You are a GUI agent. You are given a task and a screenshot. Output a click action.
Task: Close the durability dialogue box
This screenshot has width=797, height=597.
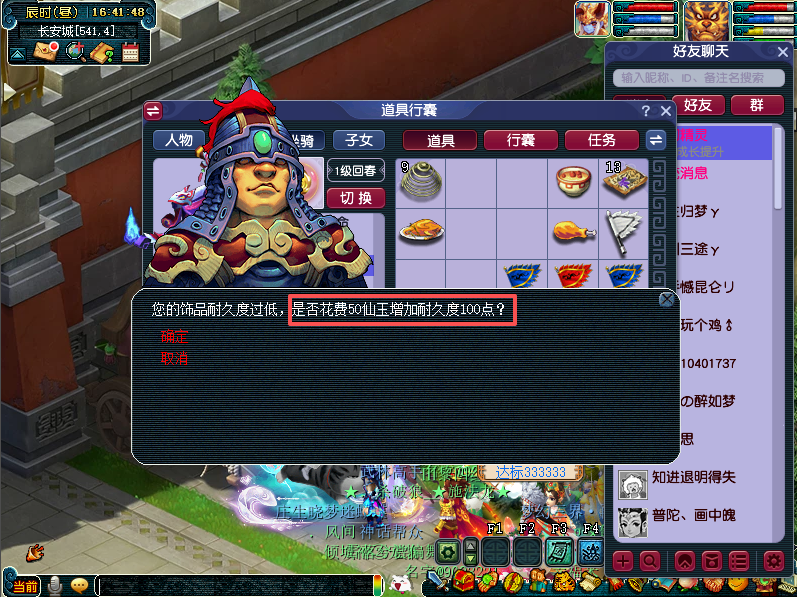click(x=667, y=299)
